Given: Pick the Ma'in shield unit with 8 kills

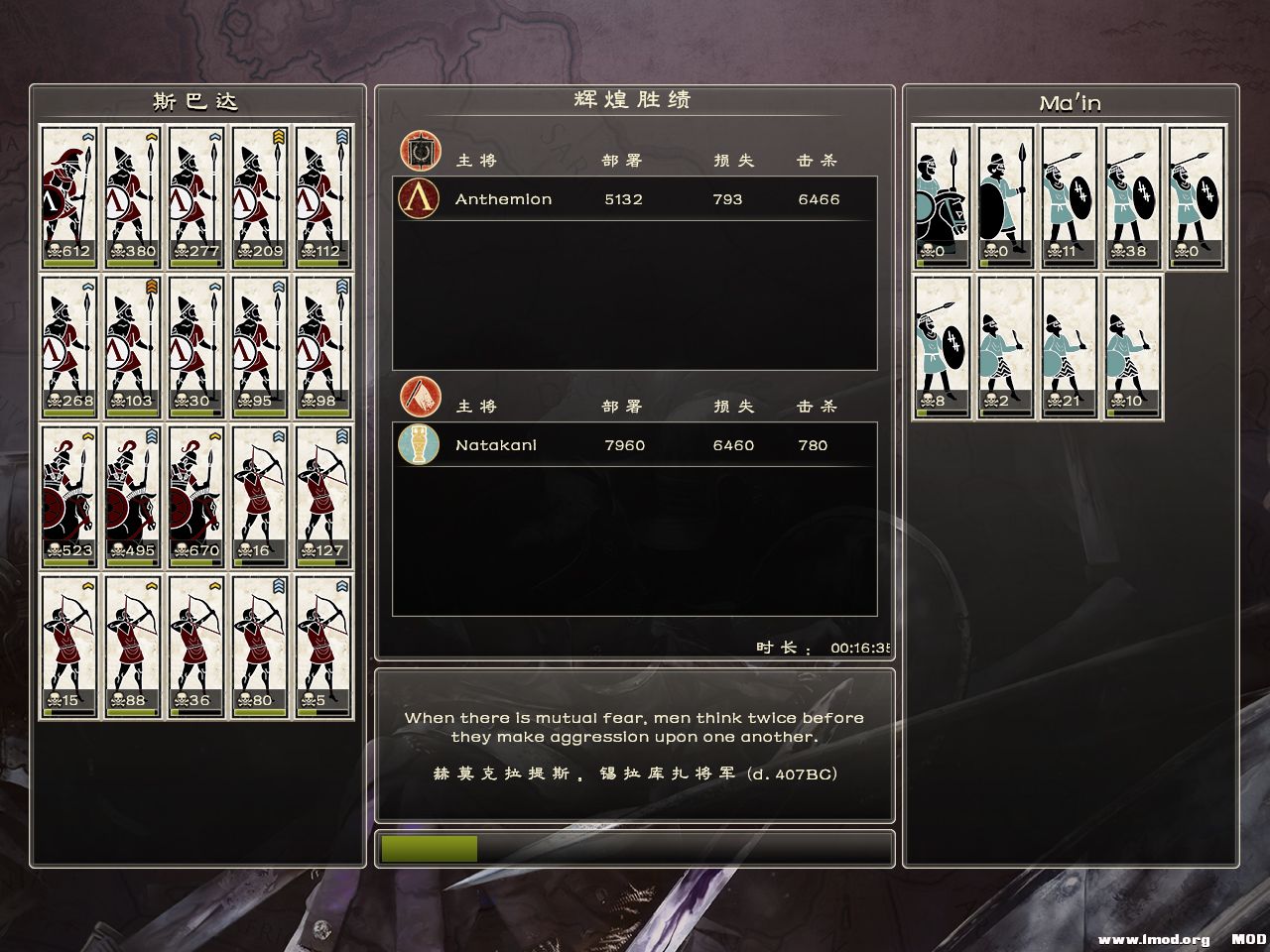Looking at the screenshot, I should [943, 347].
